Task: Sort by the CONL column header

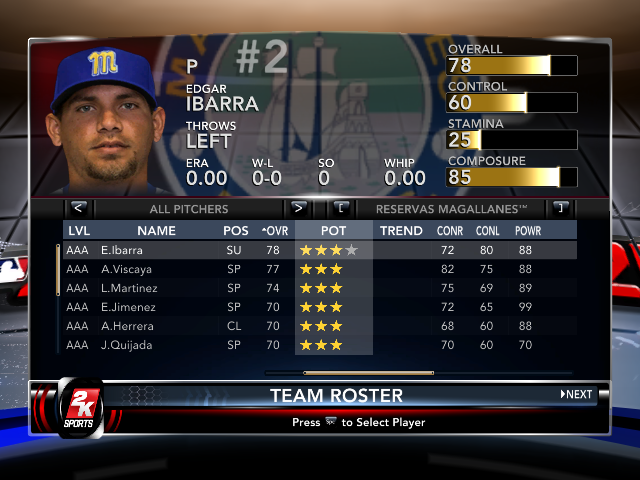Action: [x=488, y=231]
